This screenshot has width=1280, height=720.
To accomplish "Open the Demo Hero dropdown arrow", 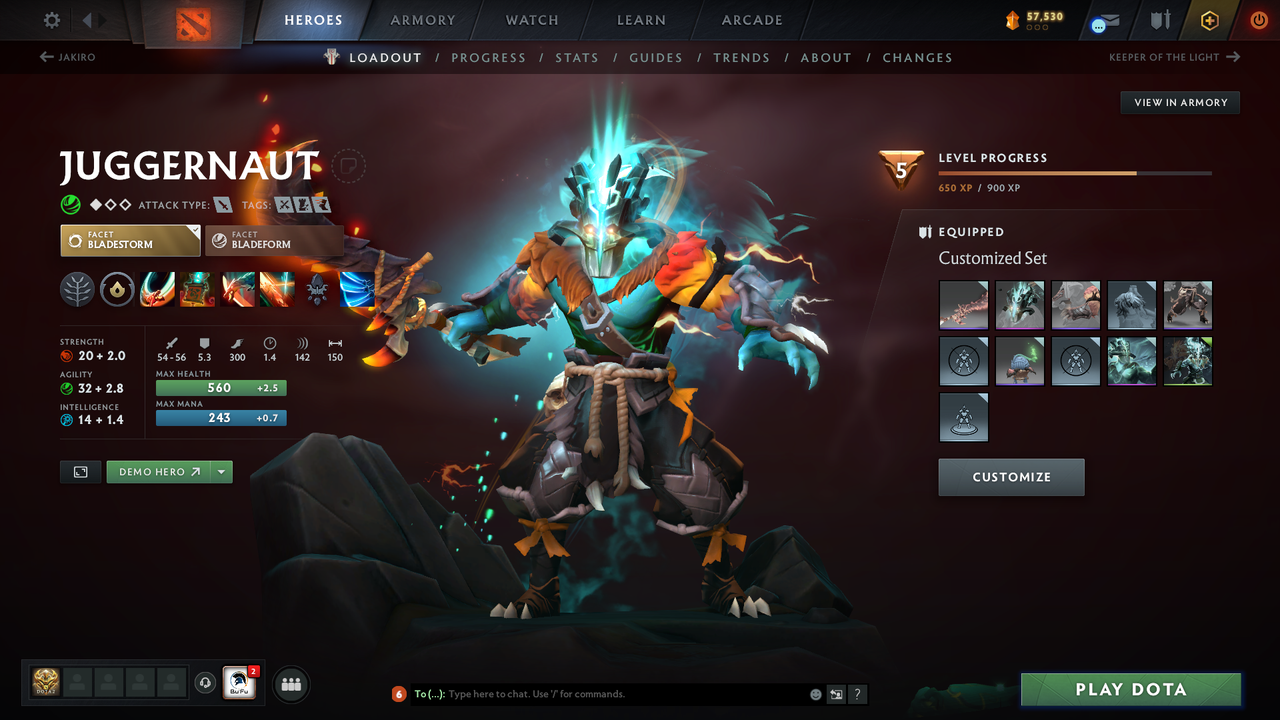I will pos(218,471).
